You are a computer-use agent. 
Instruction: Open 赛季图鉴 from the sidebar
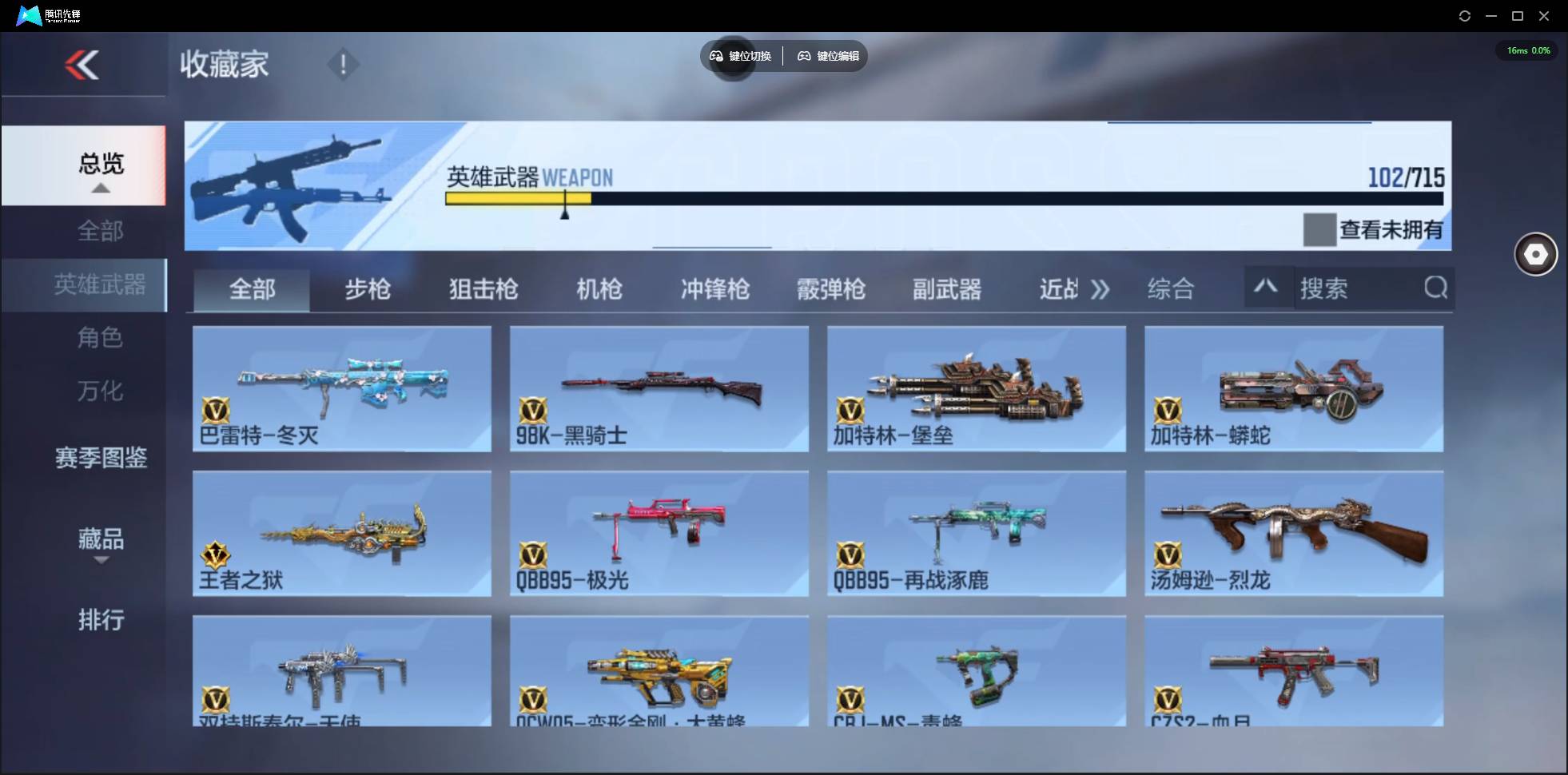(101, 459)
